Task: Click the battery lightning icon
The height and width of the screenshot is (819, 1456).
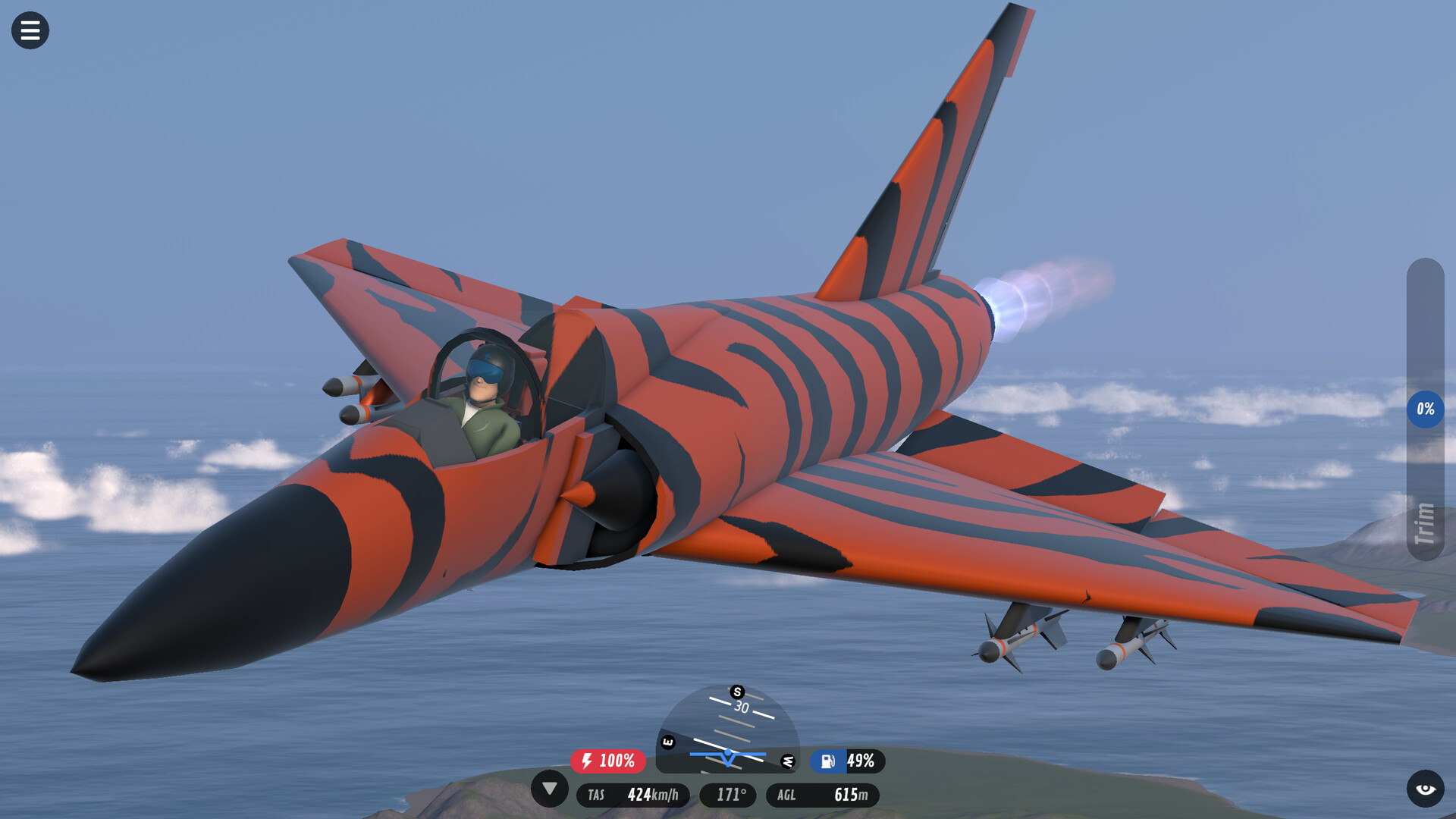Action: [586, 761]
